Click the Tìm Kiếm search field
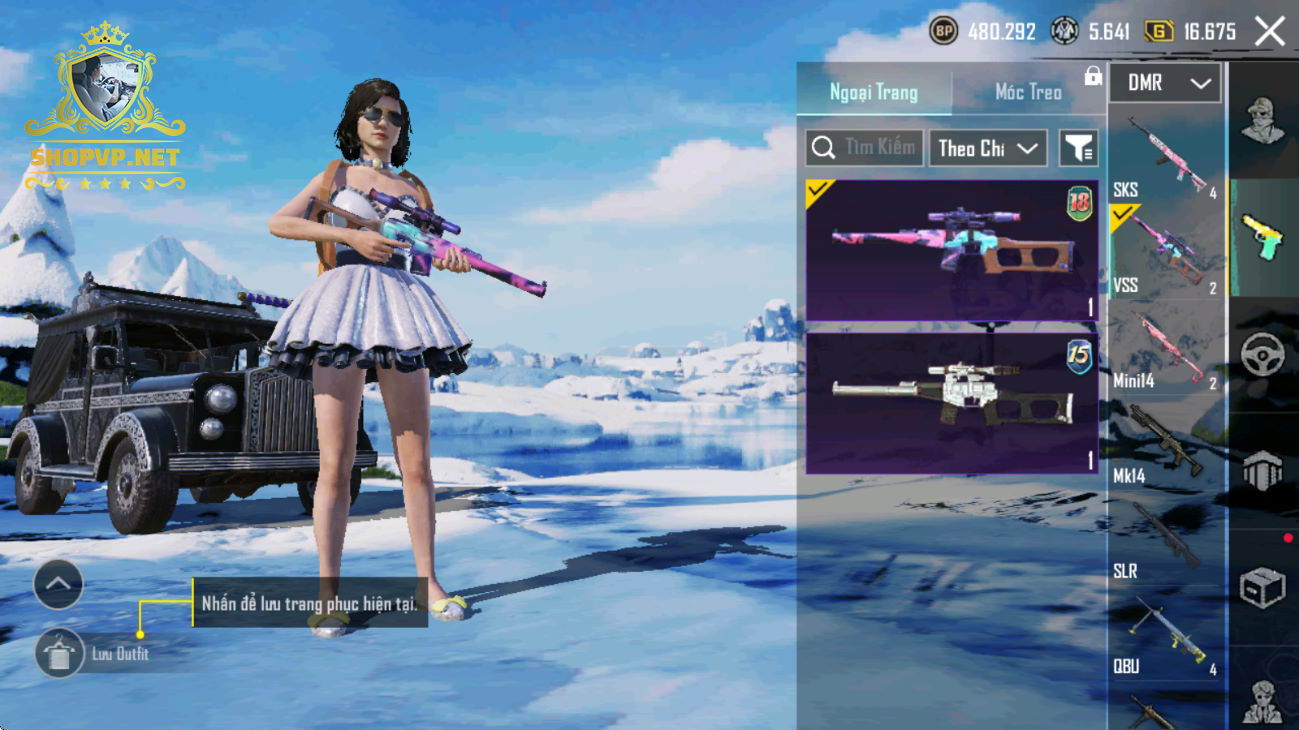Viewport: 1299px width, 730px height. click(864, 148)
